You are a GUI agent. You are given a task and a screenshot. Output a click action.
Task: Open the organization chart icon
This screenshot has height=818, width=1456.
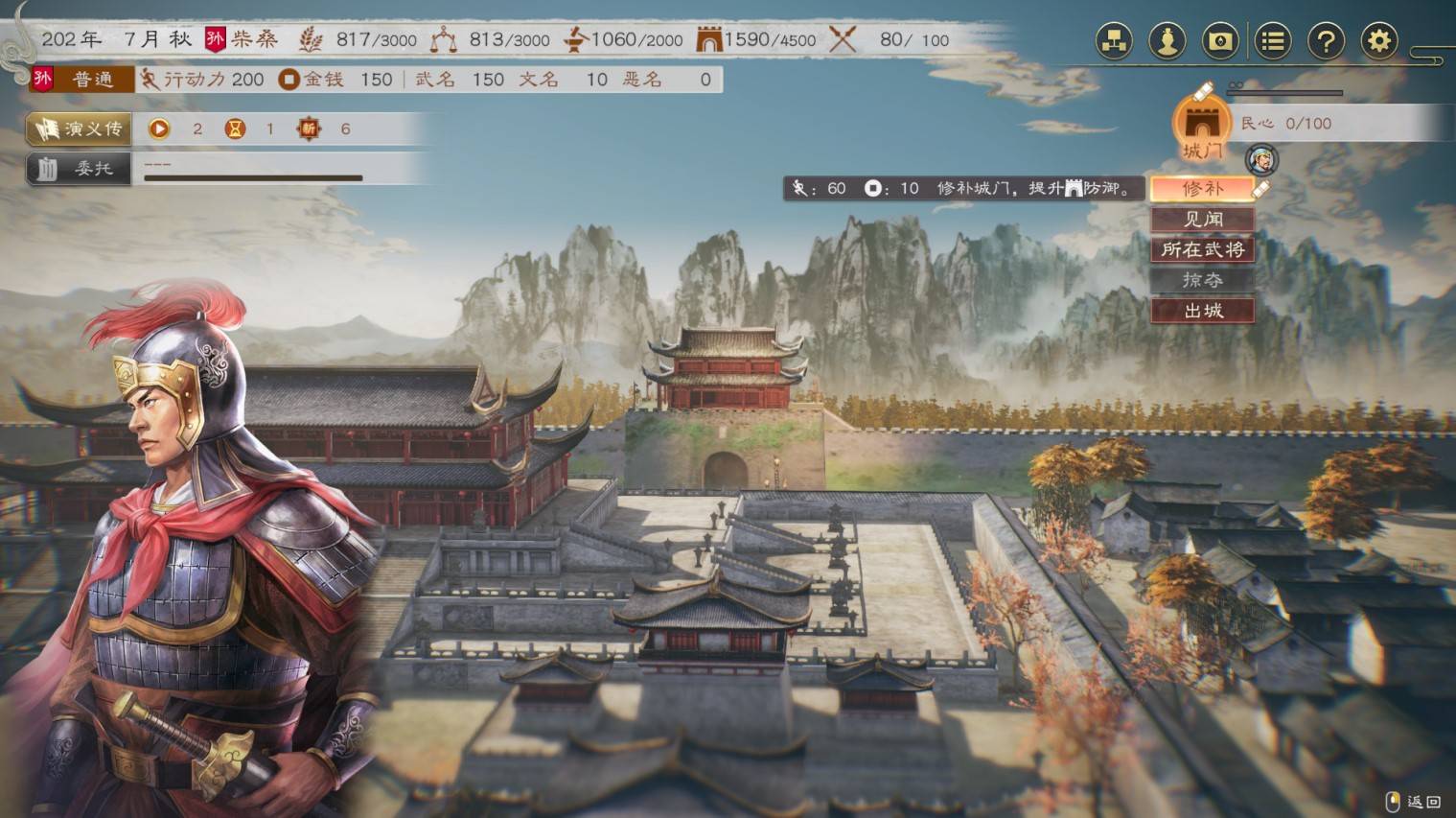pos(1114,41)
